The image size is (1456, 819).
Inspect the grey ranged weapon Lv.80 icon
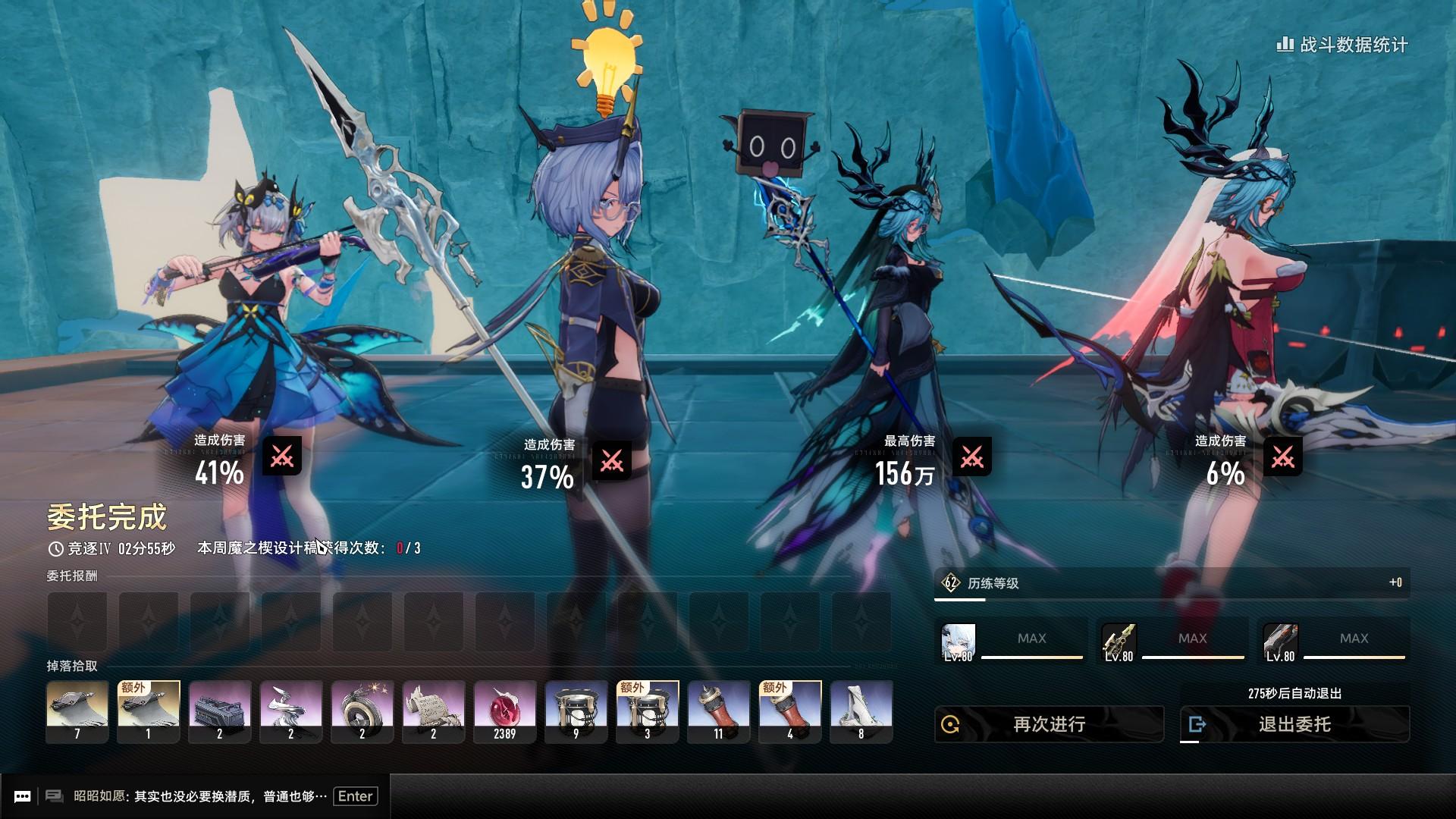(1280, 643)
